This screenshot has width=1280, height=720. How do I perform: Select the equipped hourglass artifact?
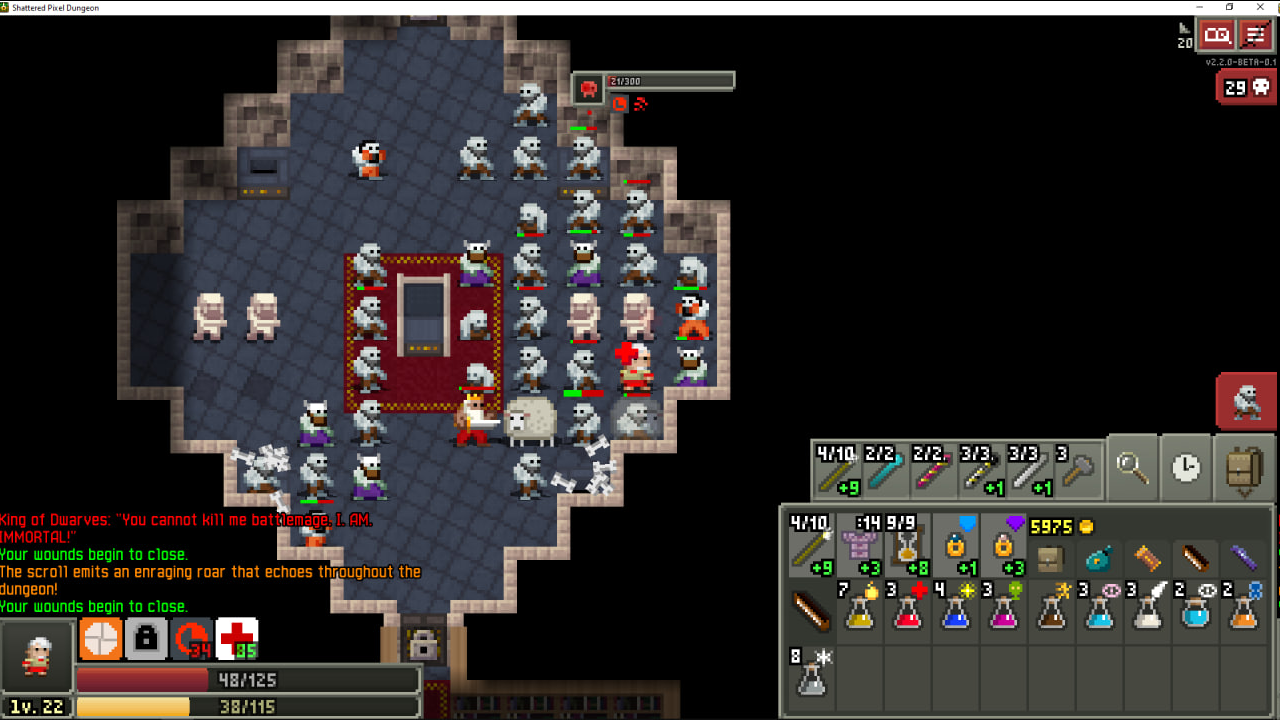[907, 546]
